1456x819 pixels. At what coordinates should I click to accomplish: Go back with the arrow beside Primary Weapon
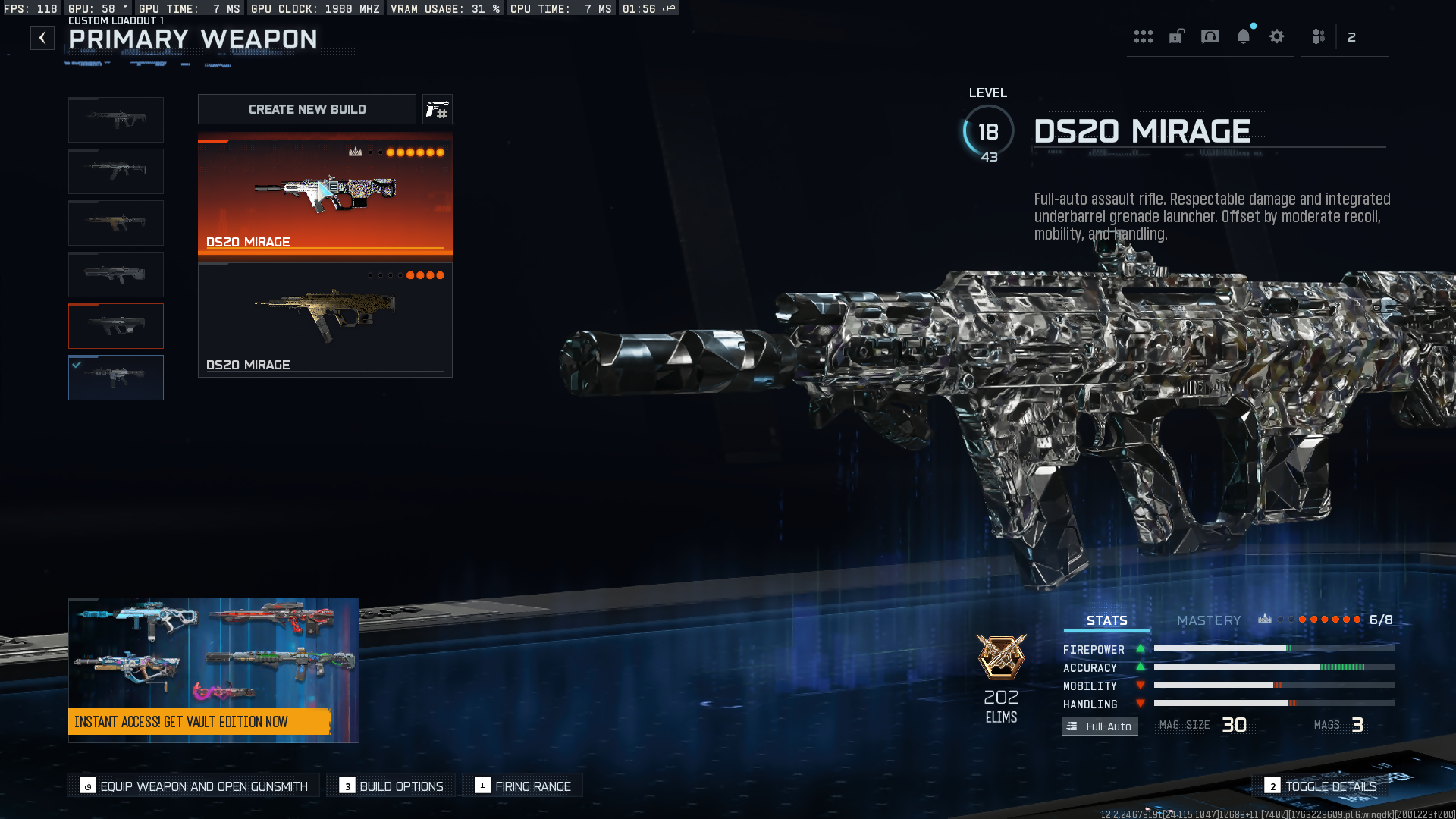42,38
